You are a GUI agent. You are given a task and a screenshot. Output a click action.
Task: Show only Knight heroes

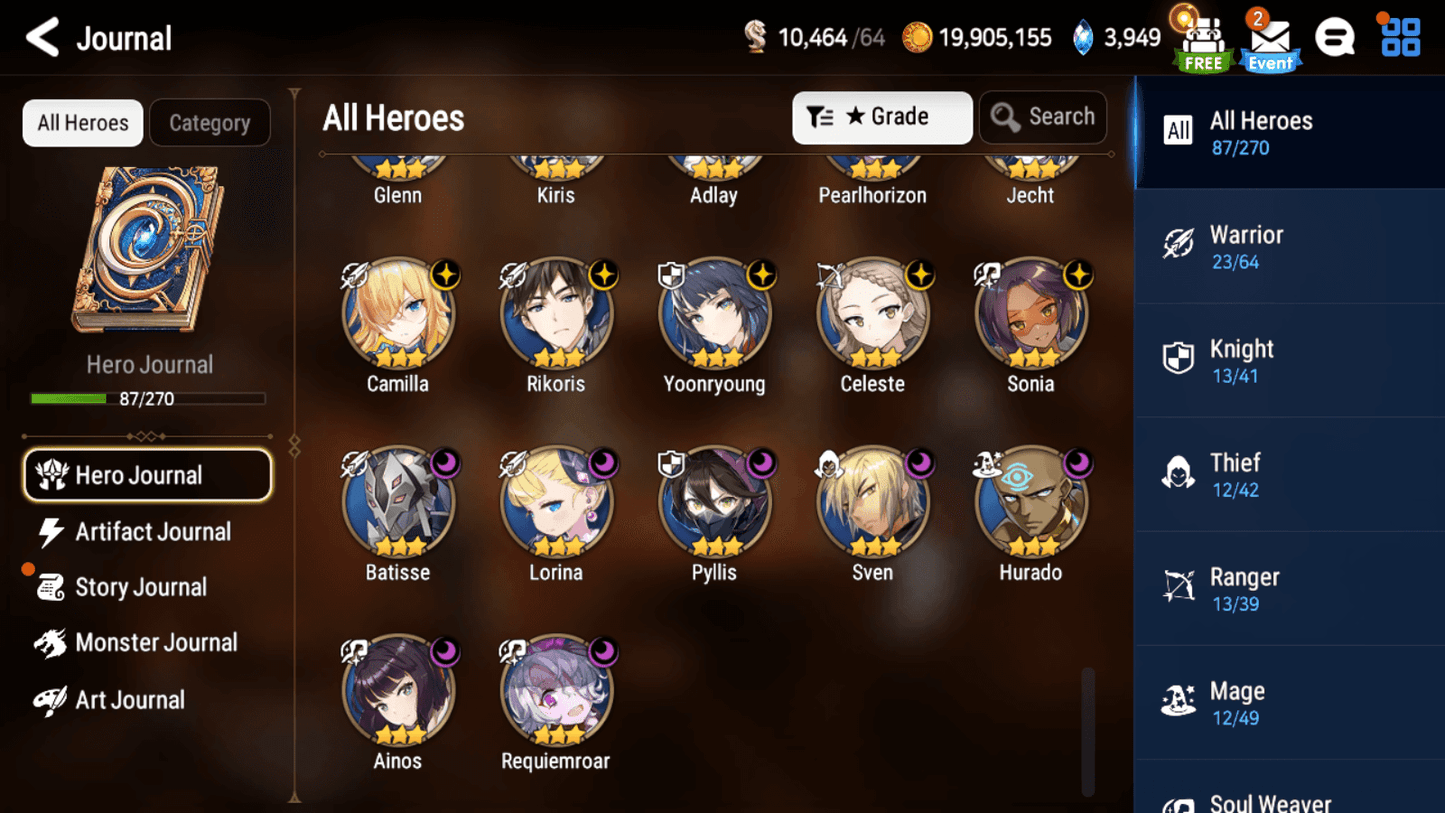[1288, 360]
